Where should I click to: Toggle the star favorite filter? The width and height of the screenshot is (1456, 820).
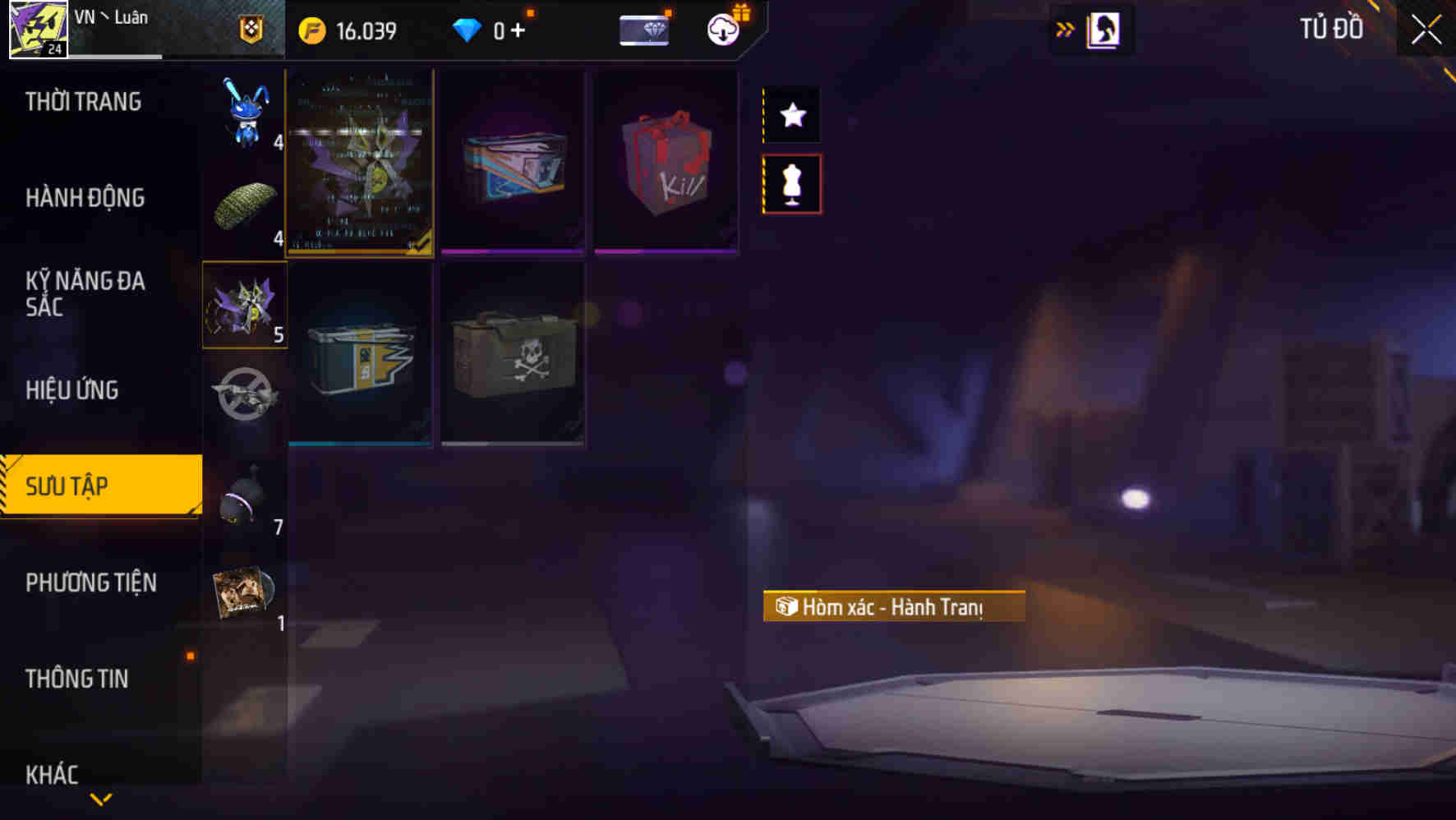coord(791,115)
